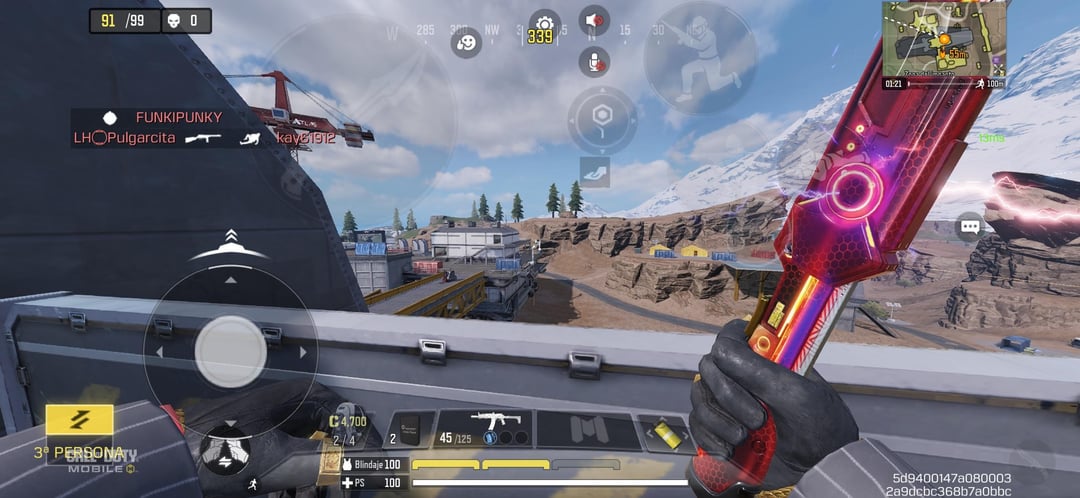1080x498 pixels.
Task: Open the settings gear icon
Action: [x=543, y=22]
